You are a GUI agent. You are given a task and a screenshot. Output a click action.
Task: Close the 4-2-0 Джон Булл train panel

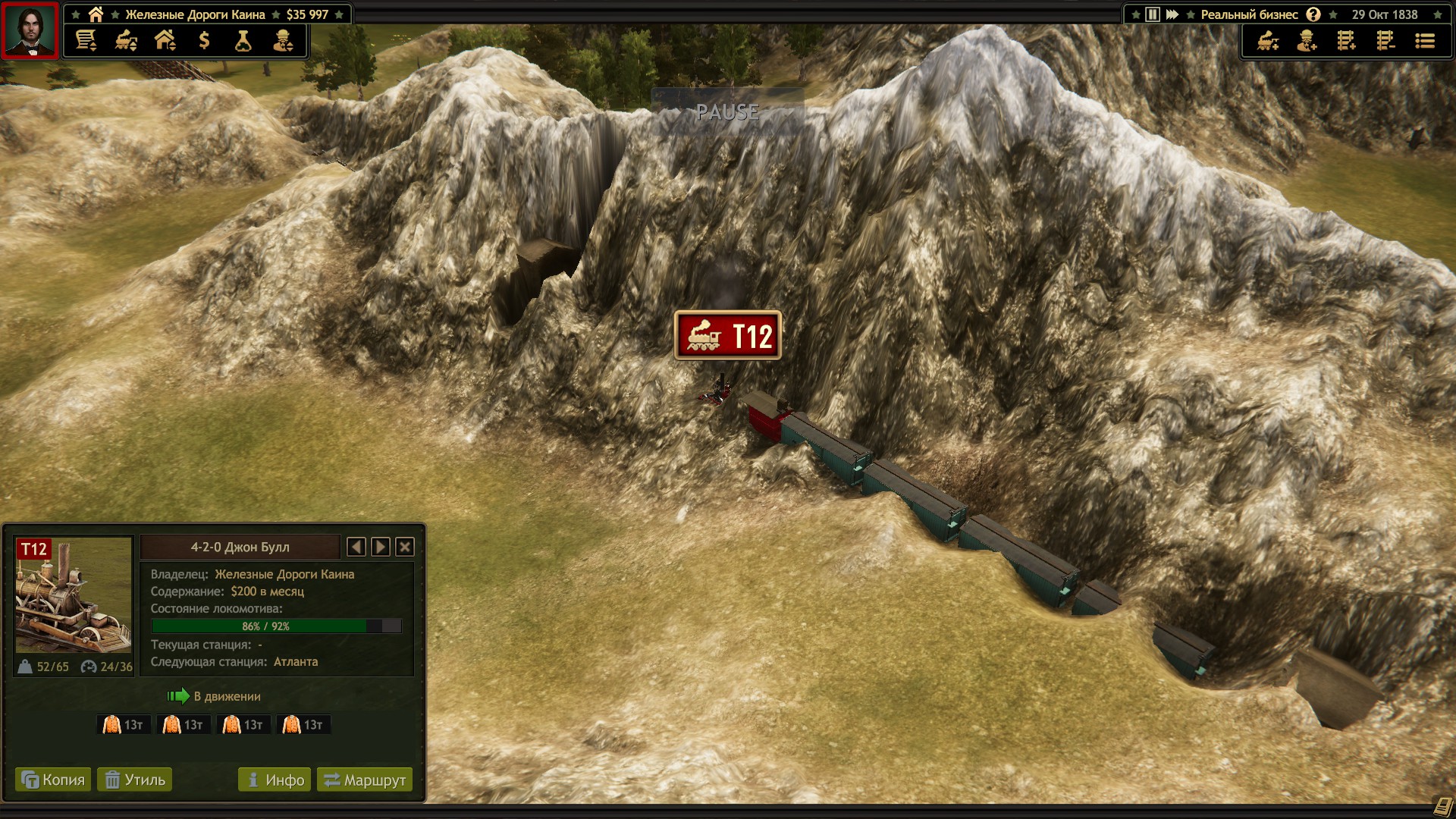click(x=405, y=547)
